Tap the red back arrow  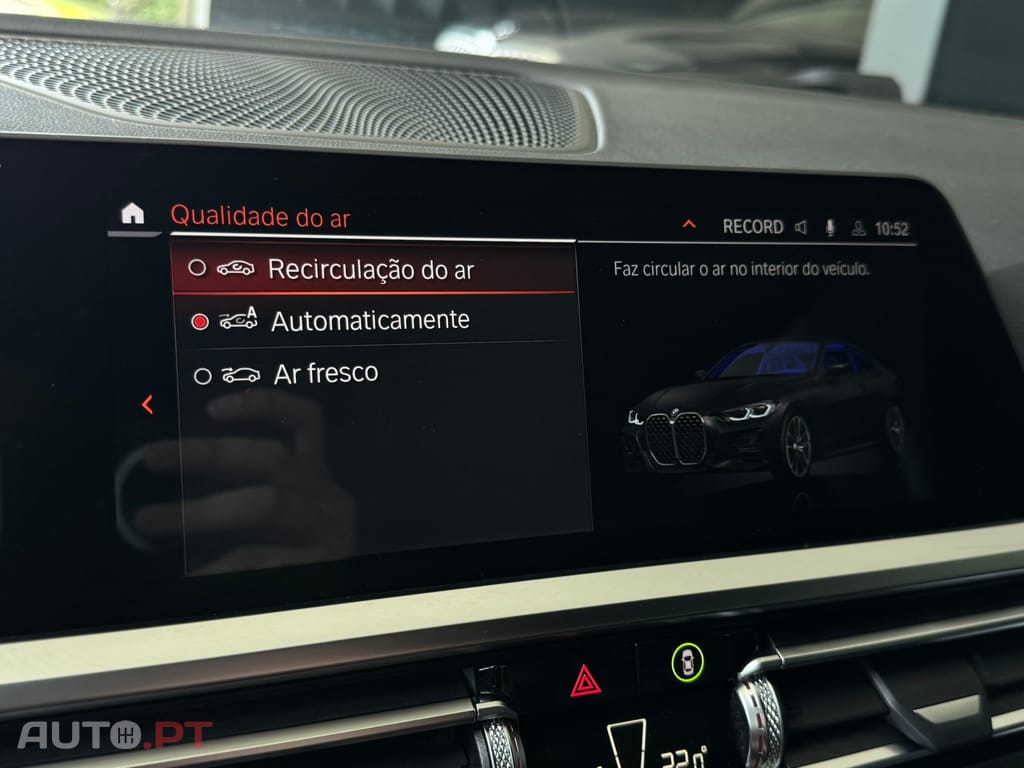(x=147, y=404)
